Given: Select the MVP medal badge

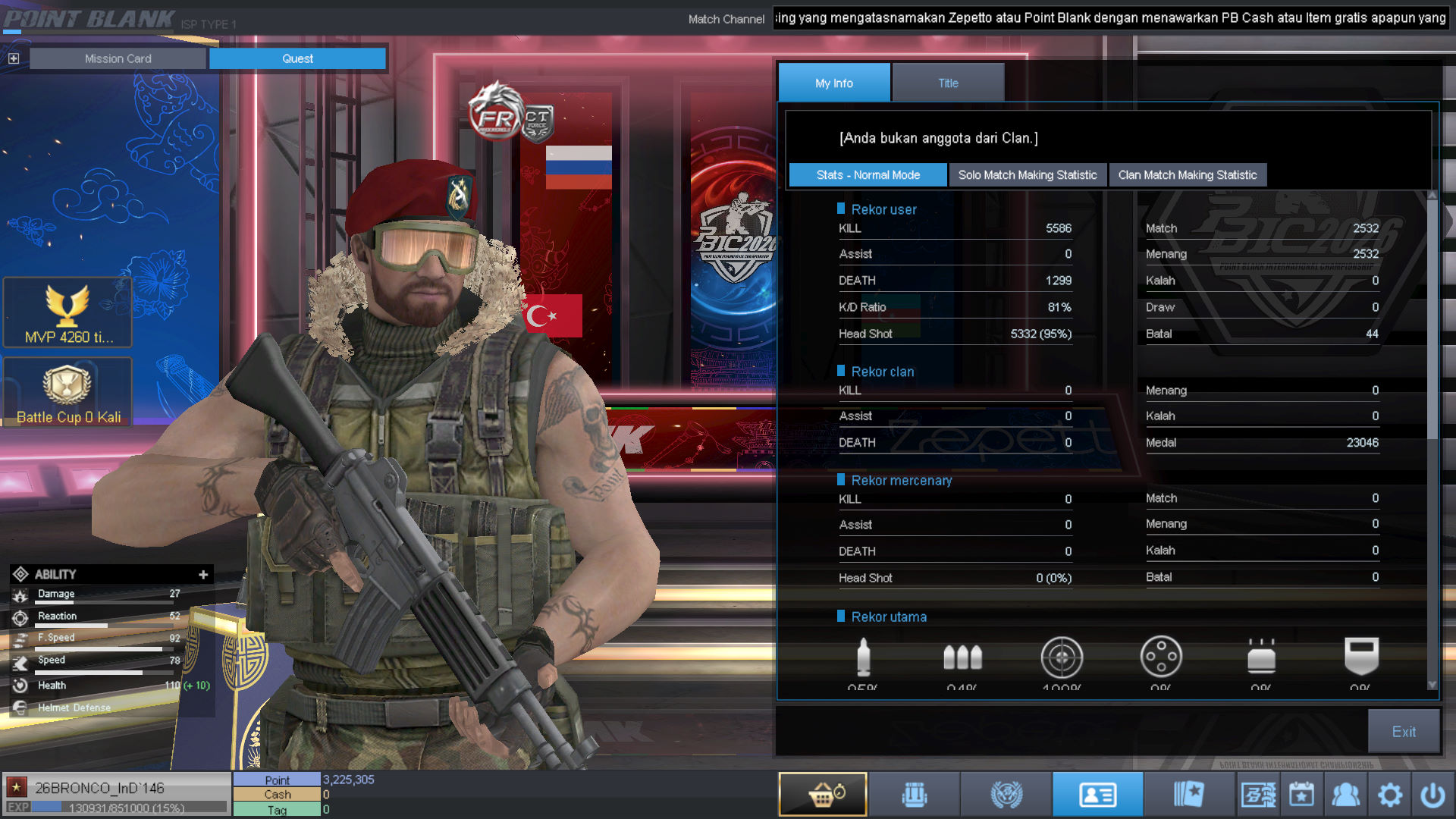Looking at the screenshot, I should point(67,312).
